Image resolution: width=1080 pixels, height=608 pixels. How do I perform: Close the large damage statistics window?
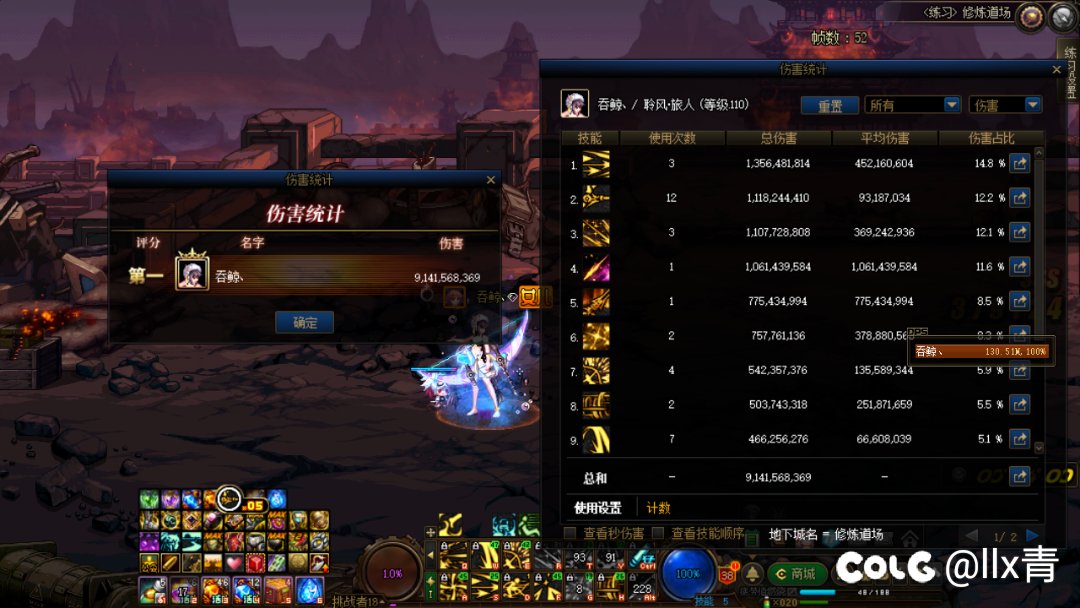1057,70
